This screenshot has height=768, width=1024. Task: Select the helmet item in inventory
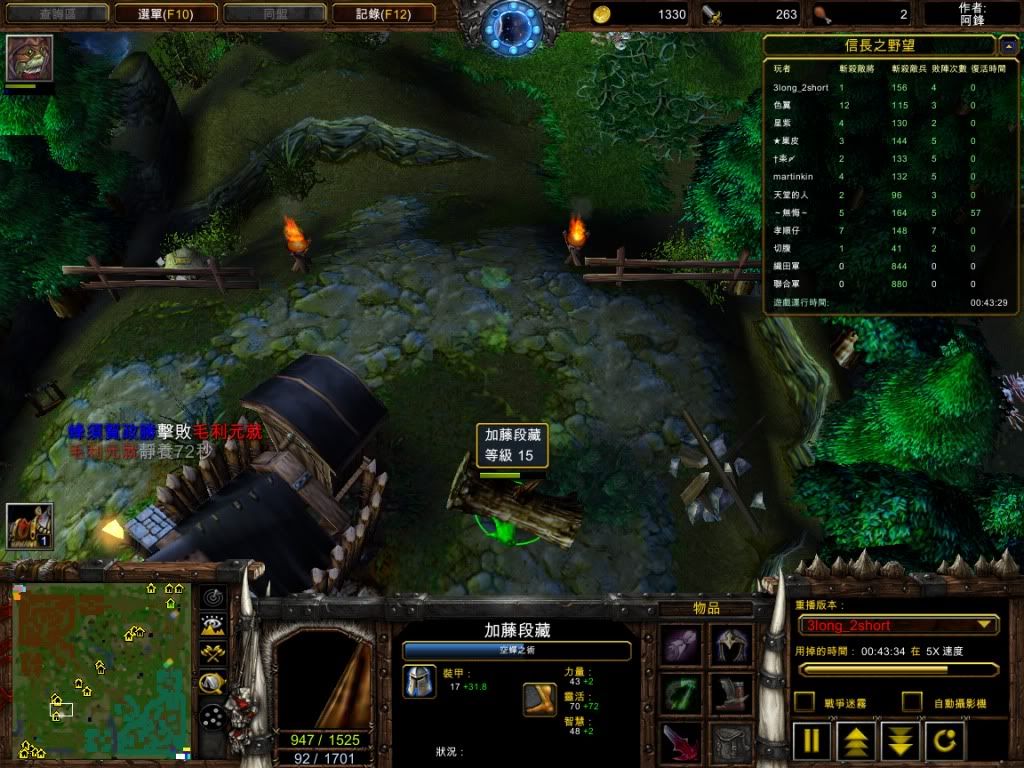(731, 643)
